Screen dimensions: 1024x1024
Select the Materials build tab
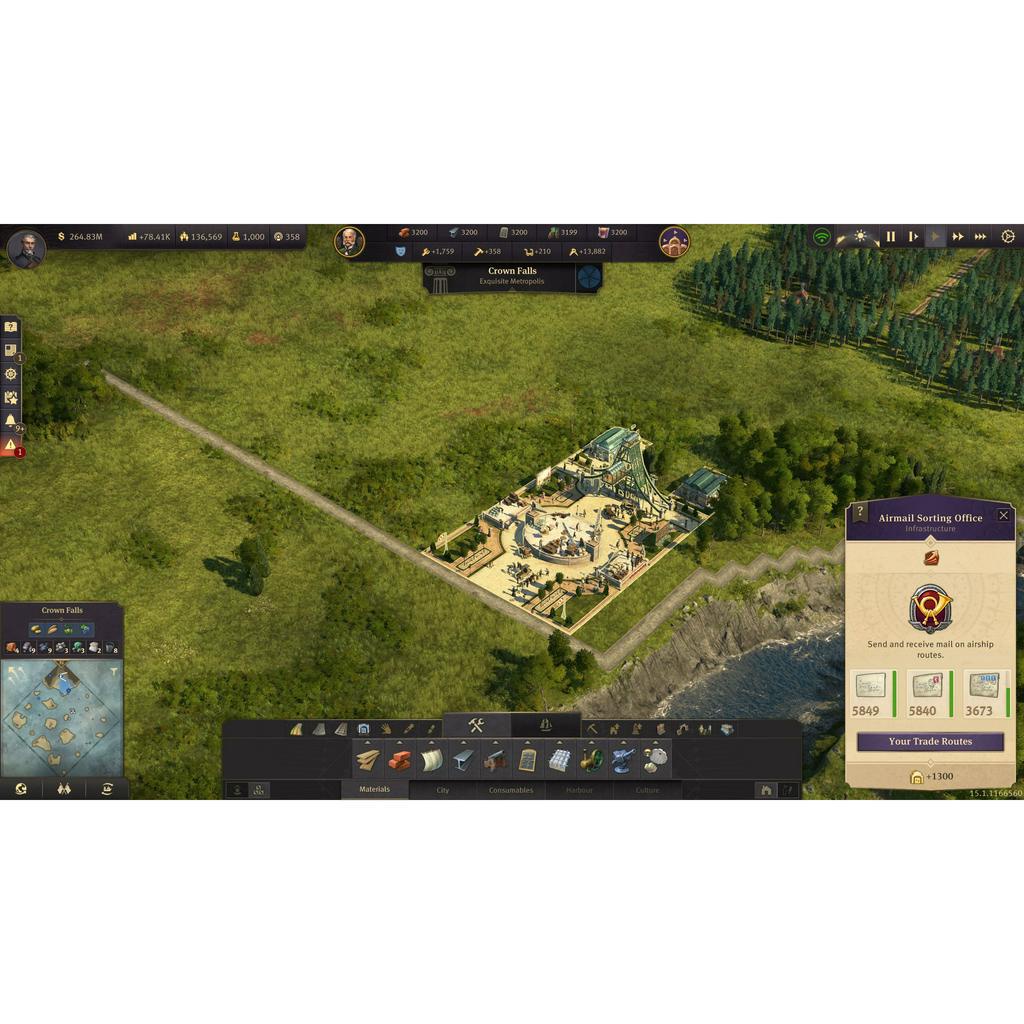(x=375, y=790)
